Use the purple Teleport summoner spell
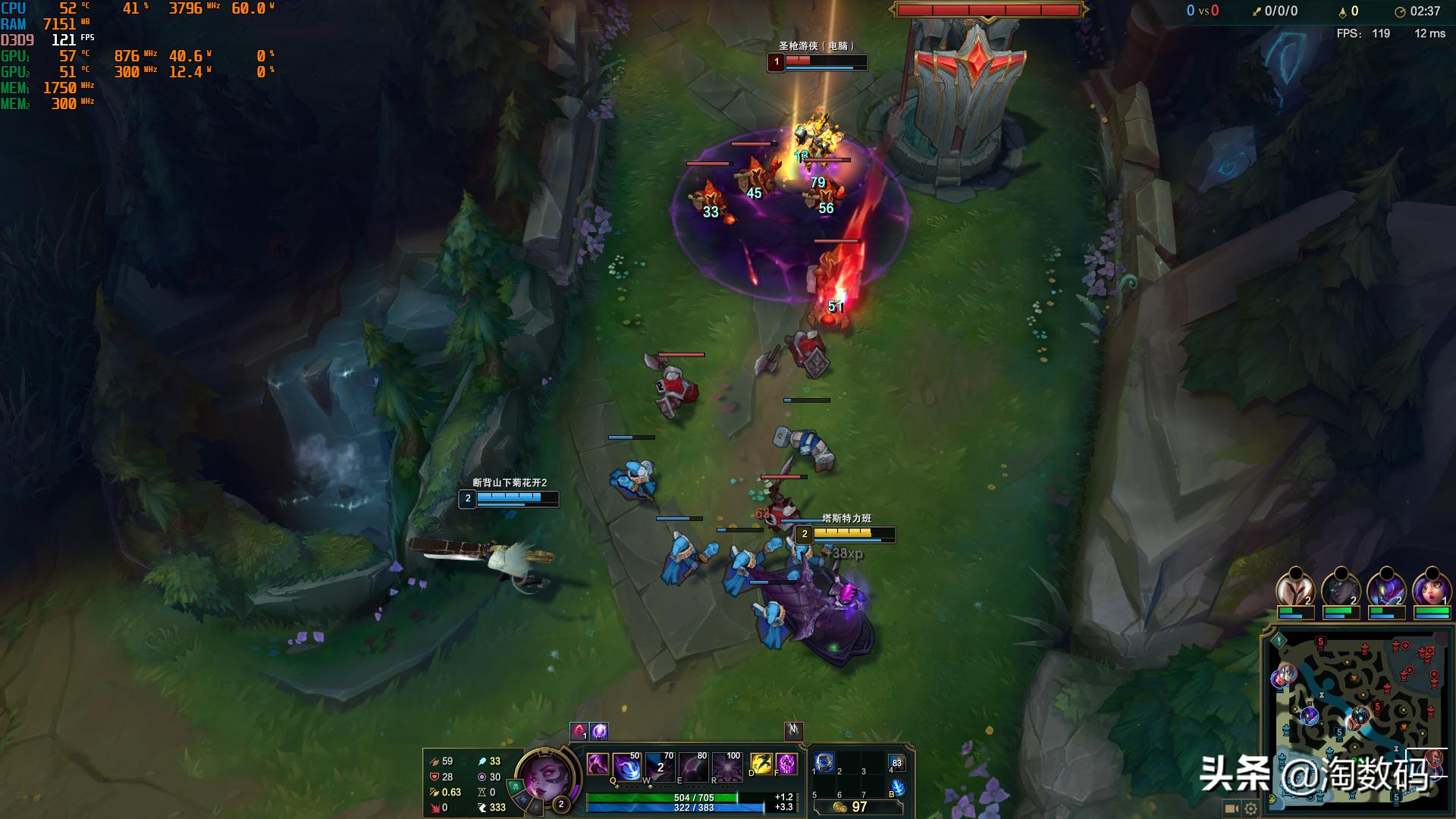The height and width of the screenshot is (819, 1456). coord(786,764)
